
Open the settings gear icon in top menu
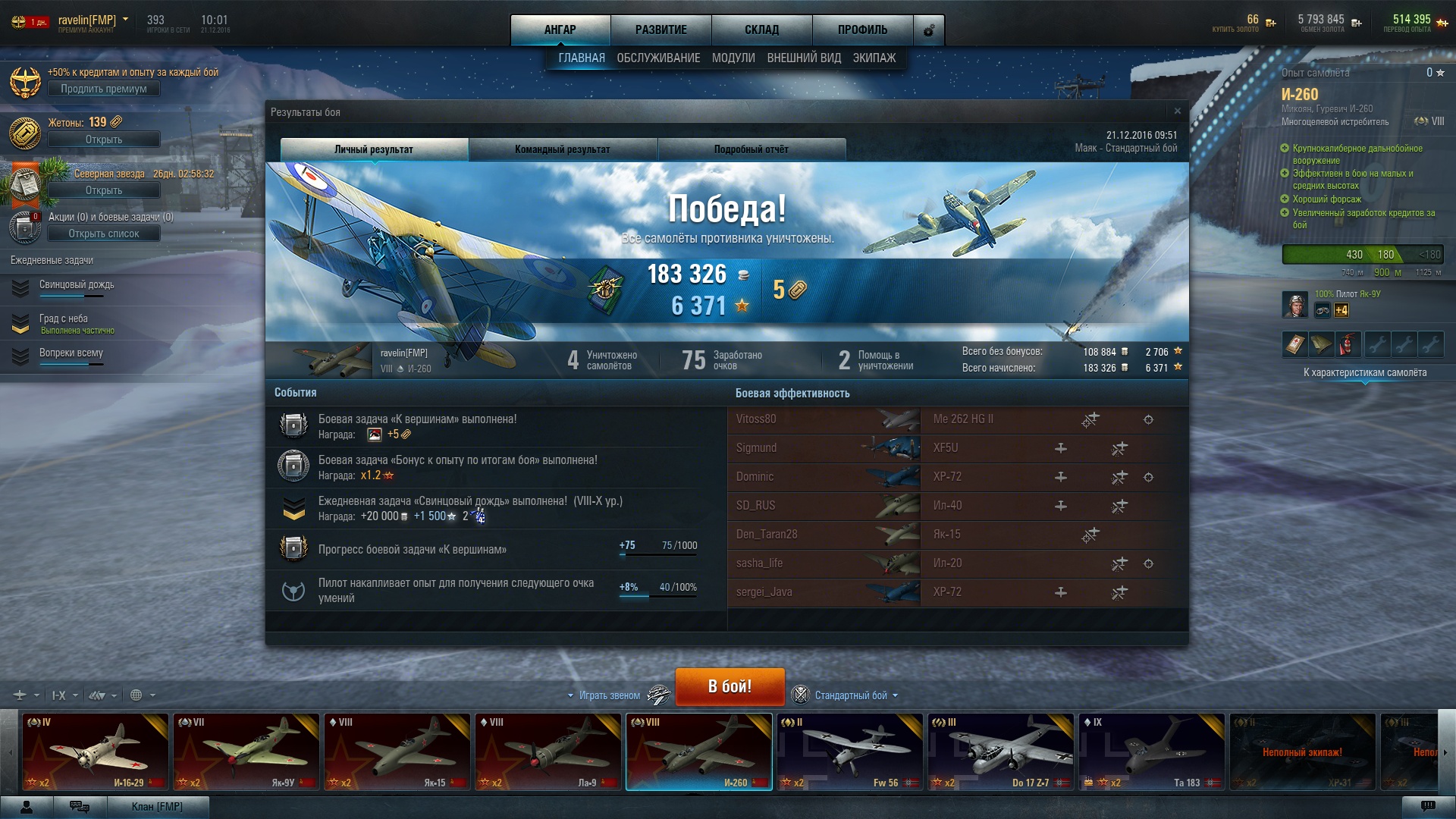[x=929, y=31]
